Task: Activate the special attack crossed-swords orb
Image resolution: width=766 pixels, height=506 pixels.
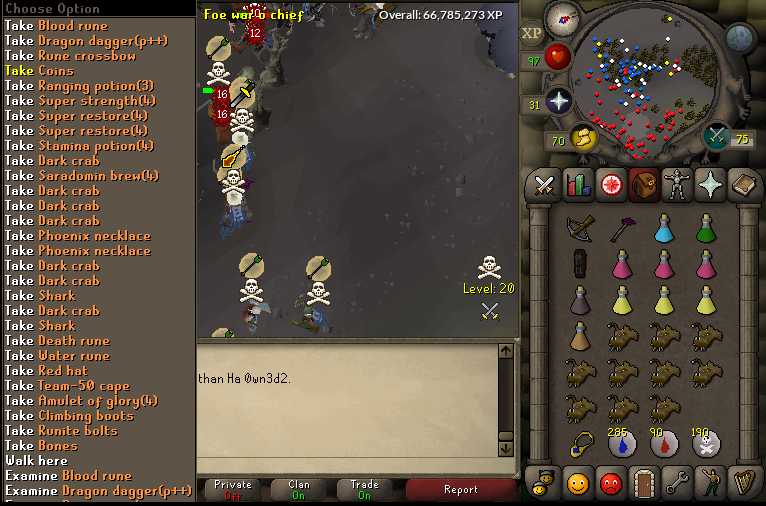Action: click(x=717, y=136)
